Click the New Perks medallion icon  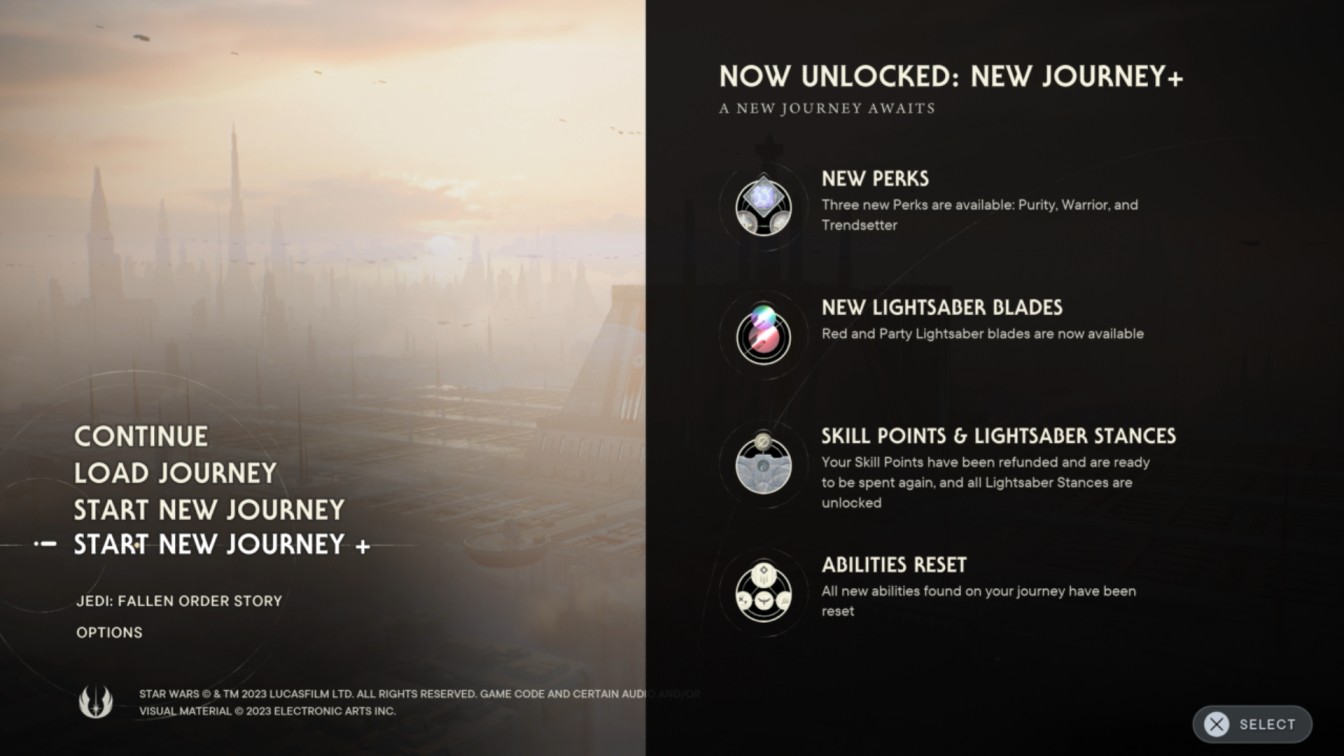[x=763, y=204]
